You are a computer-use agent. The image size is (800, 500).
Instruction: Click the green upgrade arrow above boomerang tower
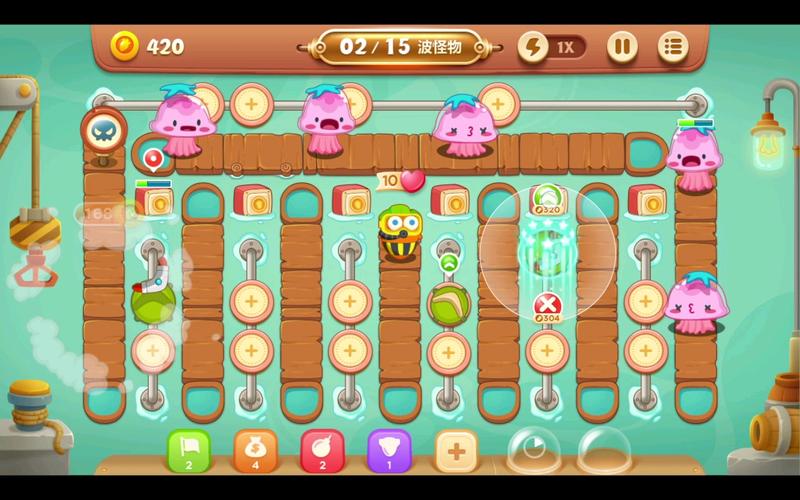(x=448, y=263)
